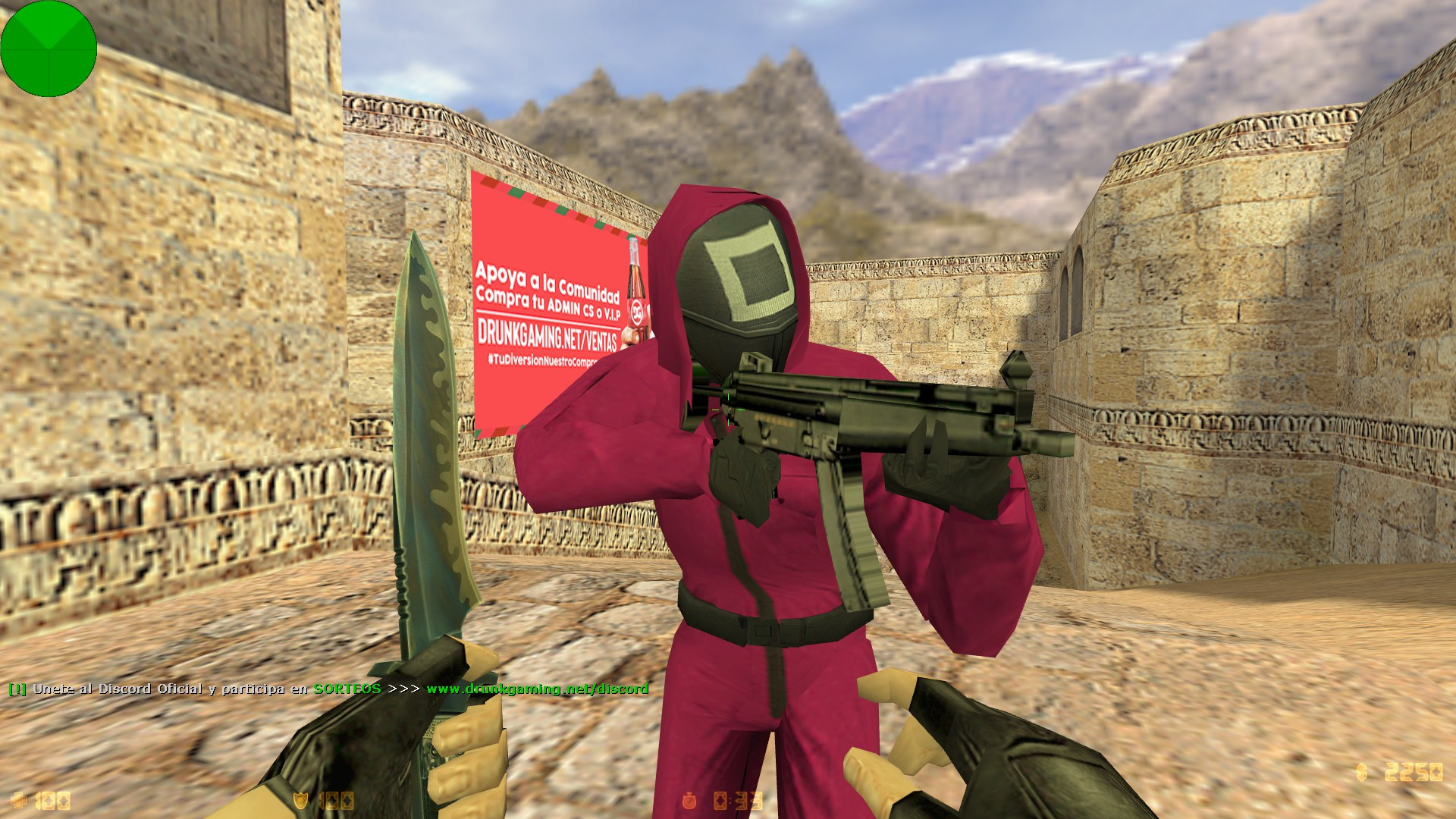Click the armor counter number 100

[x=337, y=801]
